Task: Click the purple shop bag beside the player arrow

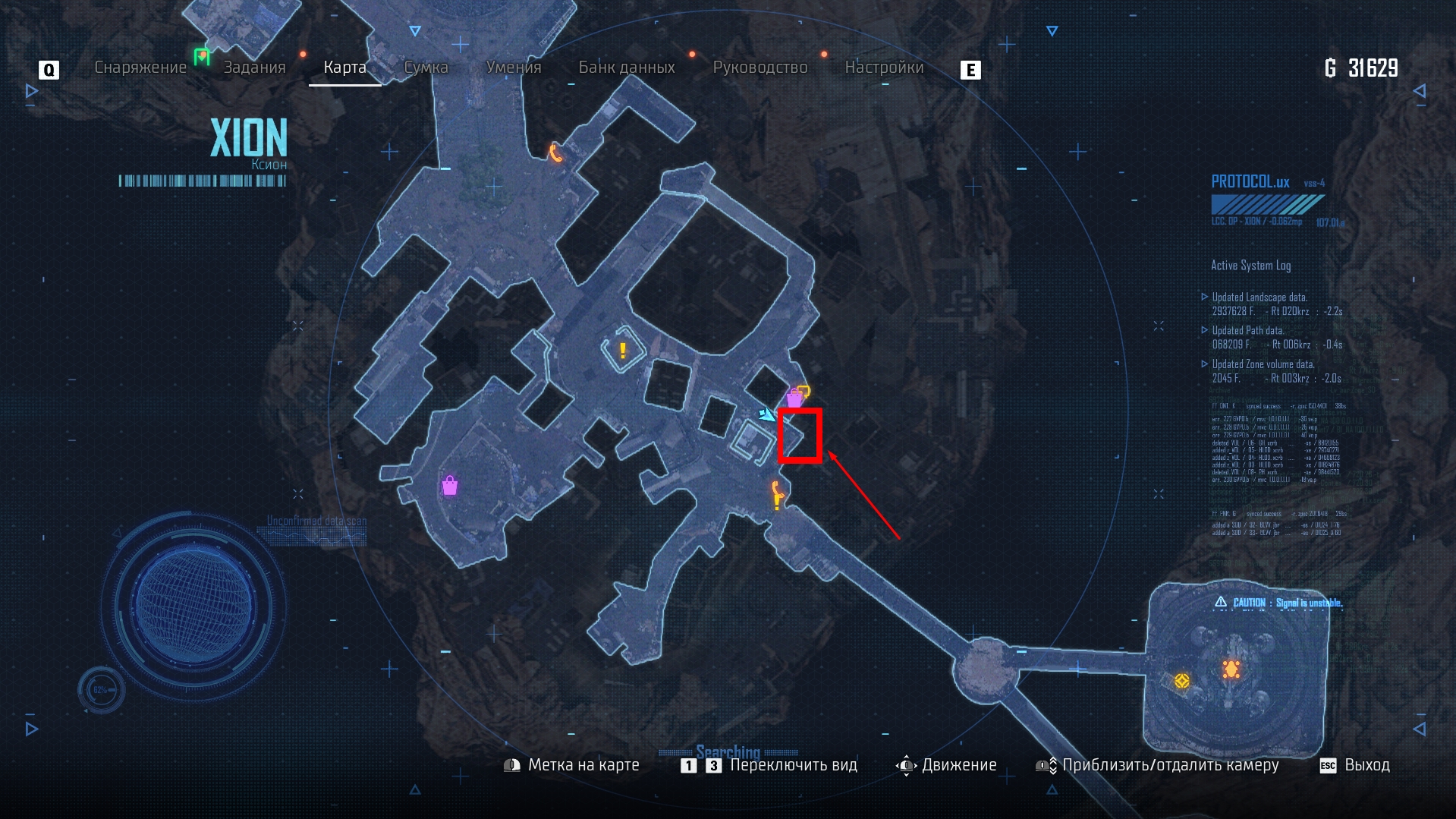Action: (794, 398)
